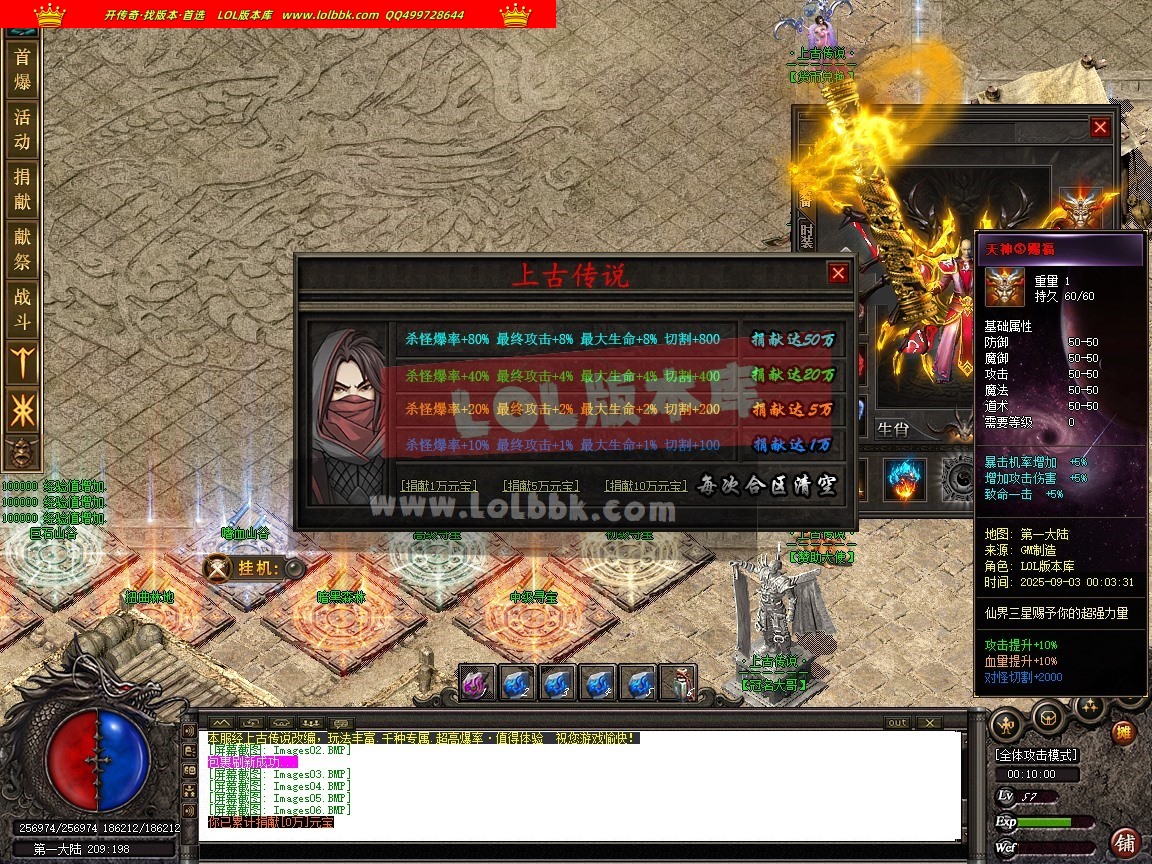Open the 献祭 sacrifice menu
This screenshot has width=1152, height=864.
(22, 249)
